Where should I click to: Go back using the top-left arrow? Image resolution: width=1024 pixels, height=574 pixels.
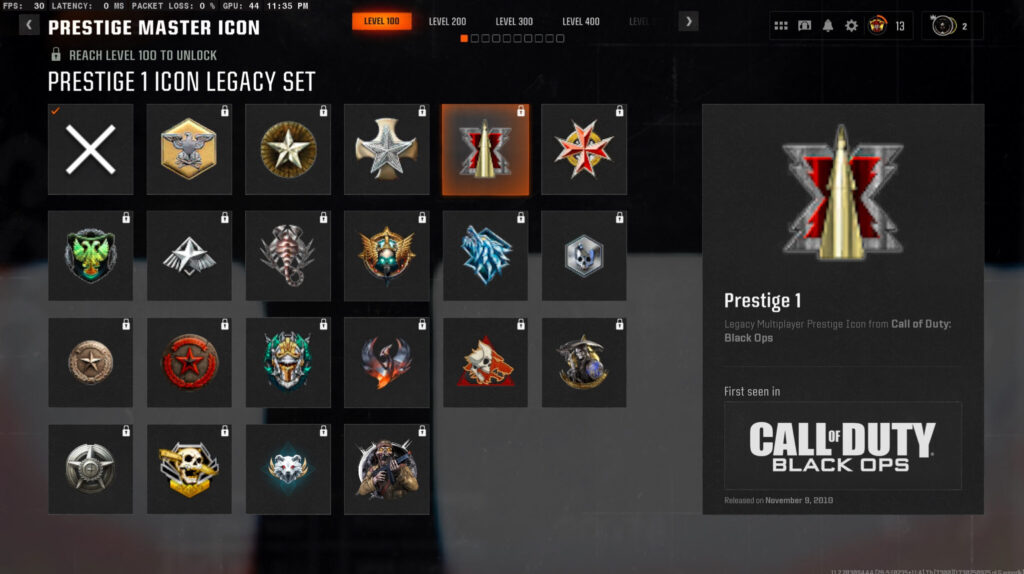pyautogui.click(x=29, y=26)
